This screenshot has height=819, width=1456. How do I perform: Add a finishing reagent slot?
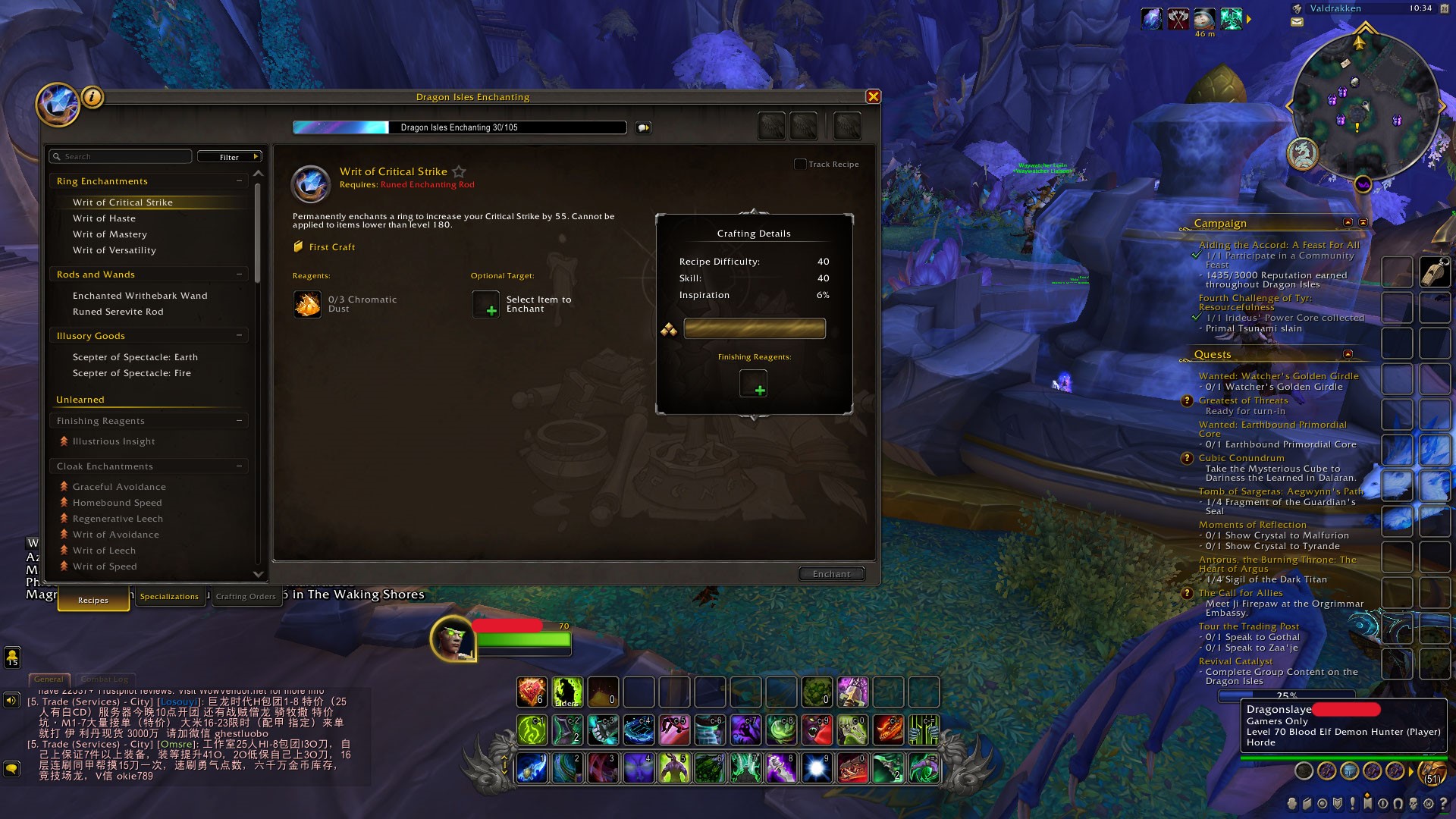pyautogui.click(x=753, y=384)
